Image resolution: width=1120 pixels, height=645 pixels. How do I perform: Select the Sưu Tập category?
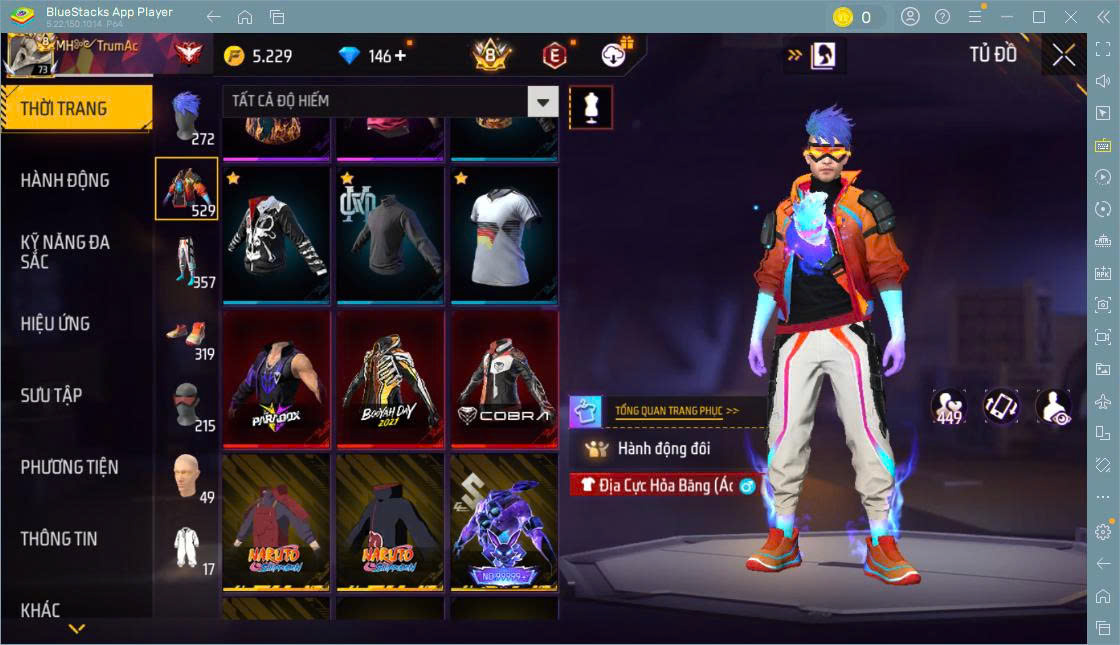[x=52, y=396]
